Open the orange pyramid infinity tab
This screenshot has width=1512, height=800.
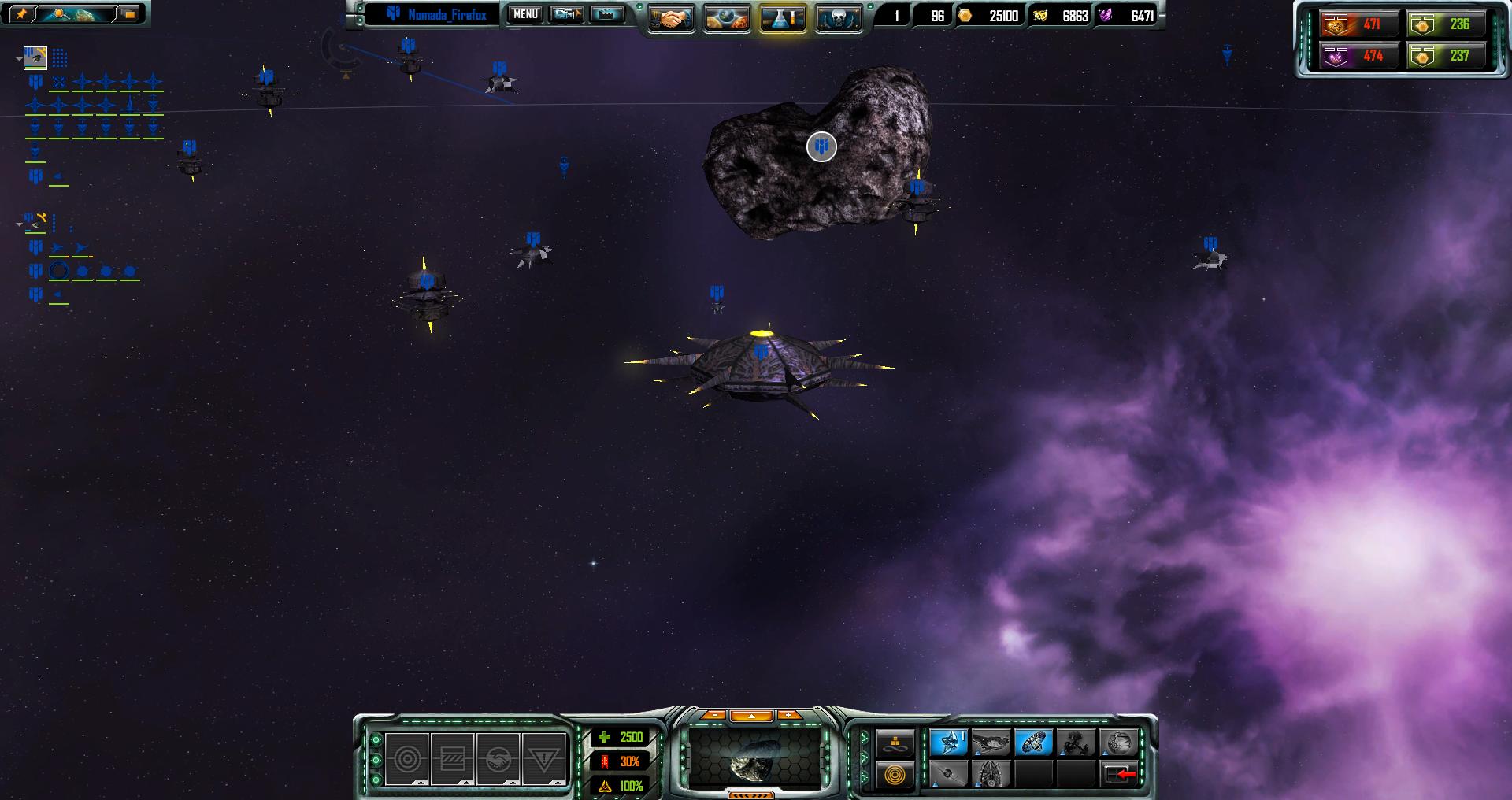pyautogui.click(x=895, y=743)
